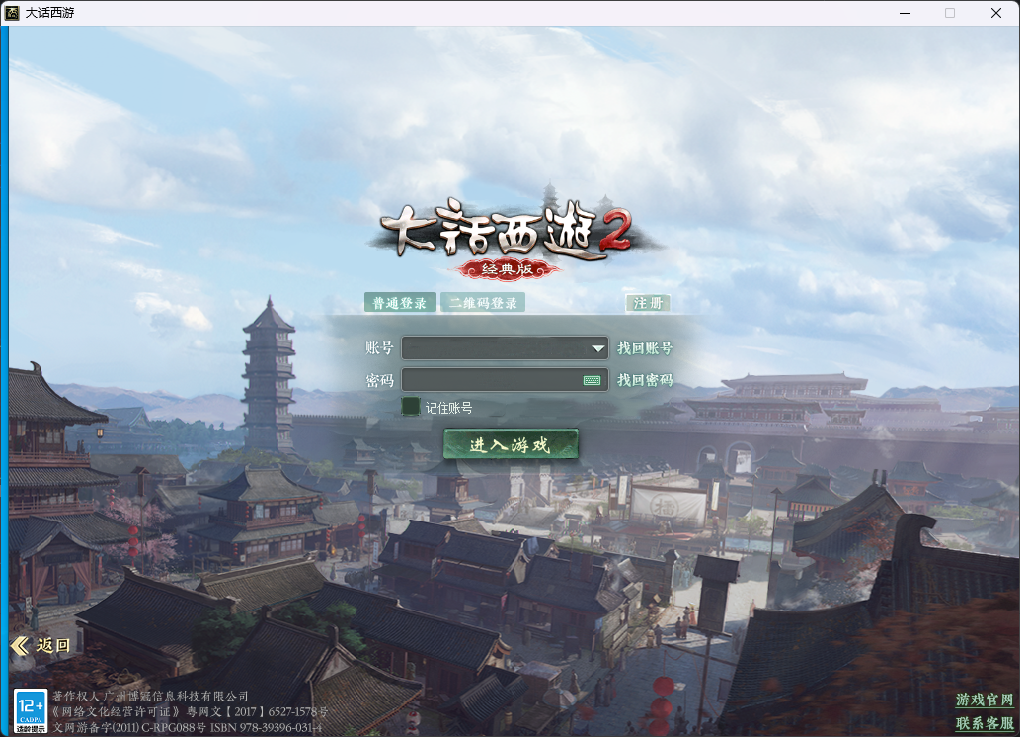Open the 联系客服 link
The width and height of the screenshot is (1020, 737).
[x=984, y=722]
